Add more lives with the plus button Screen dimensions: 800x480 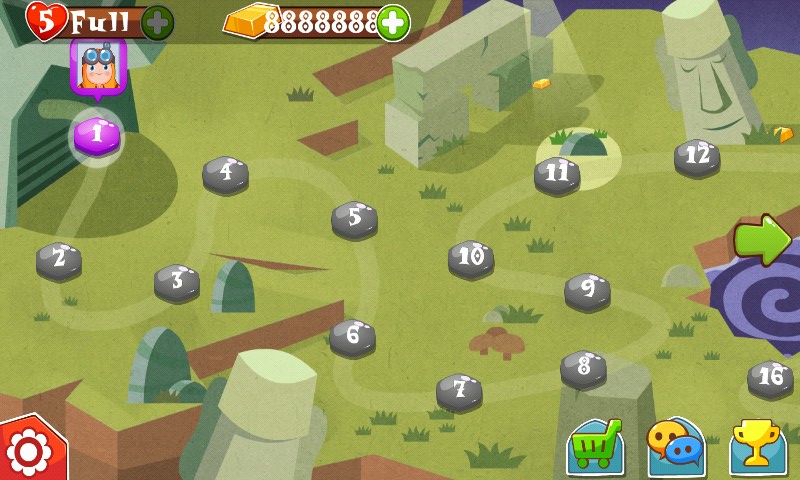click(x=158, y=22)
